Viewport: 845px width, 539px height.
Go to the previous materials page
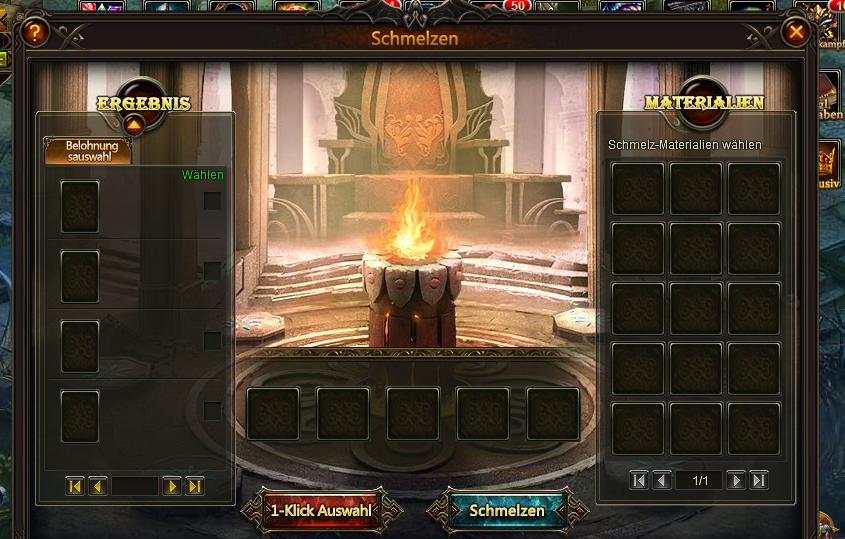(662, 480)
